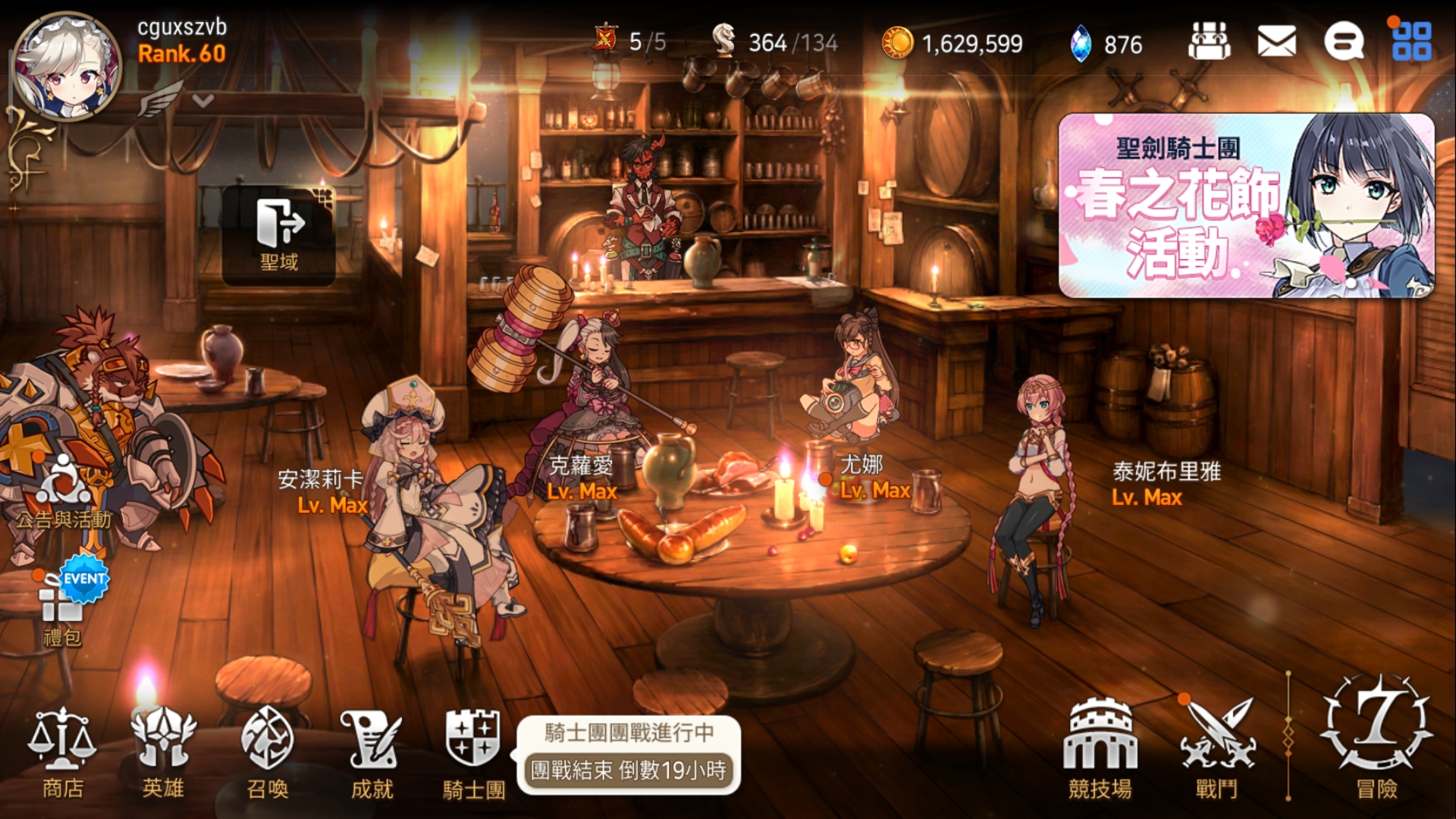The width and height of the screenshot is (1456, 819).
Task: Open the player profile avatar
Action: 67,67
